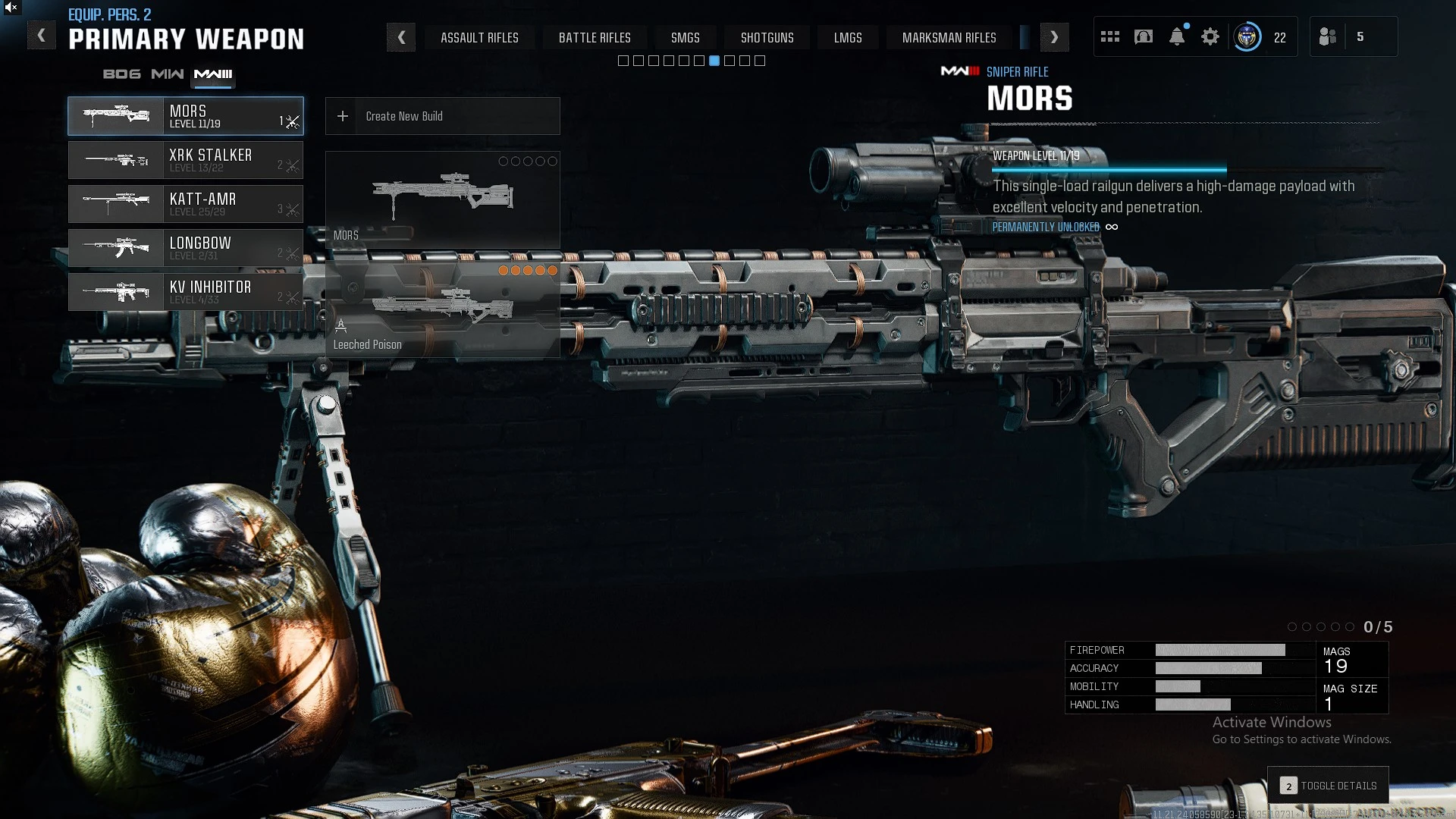
Task: Show the Shotguns category
Action: pos(767,38)
